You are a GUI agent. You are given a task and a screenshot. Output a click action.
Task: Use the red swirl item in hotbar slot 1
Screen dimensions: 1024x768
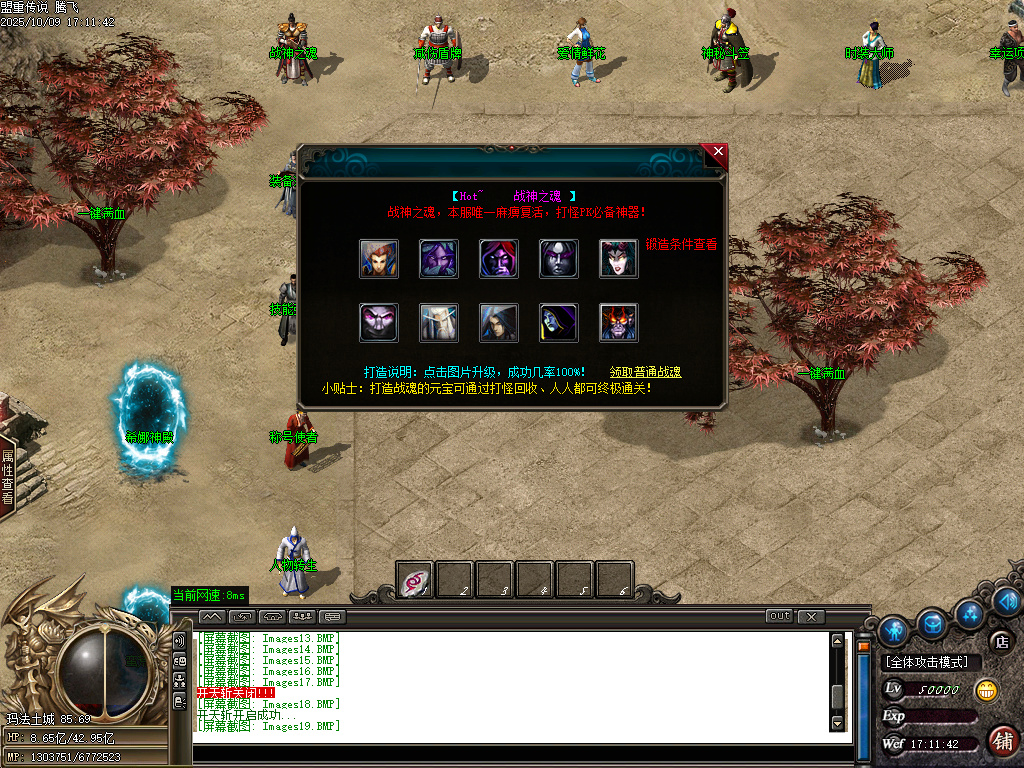(x=415, y=580)
